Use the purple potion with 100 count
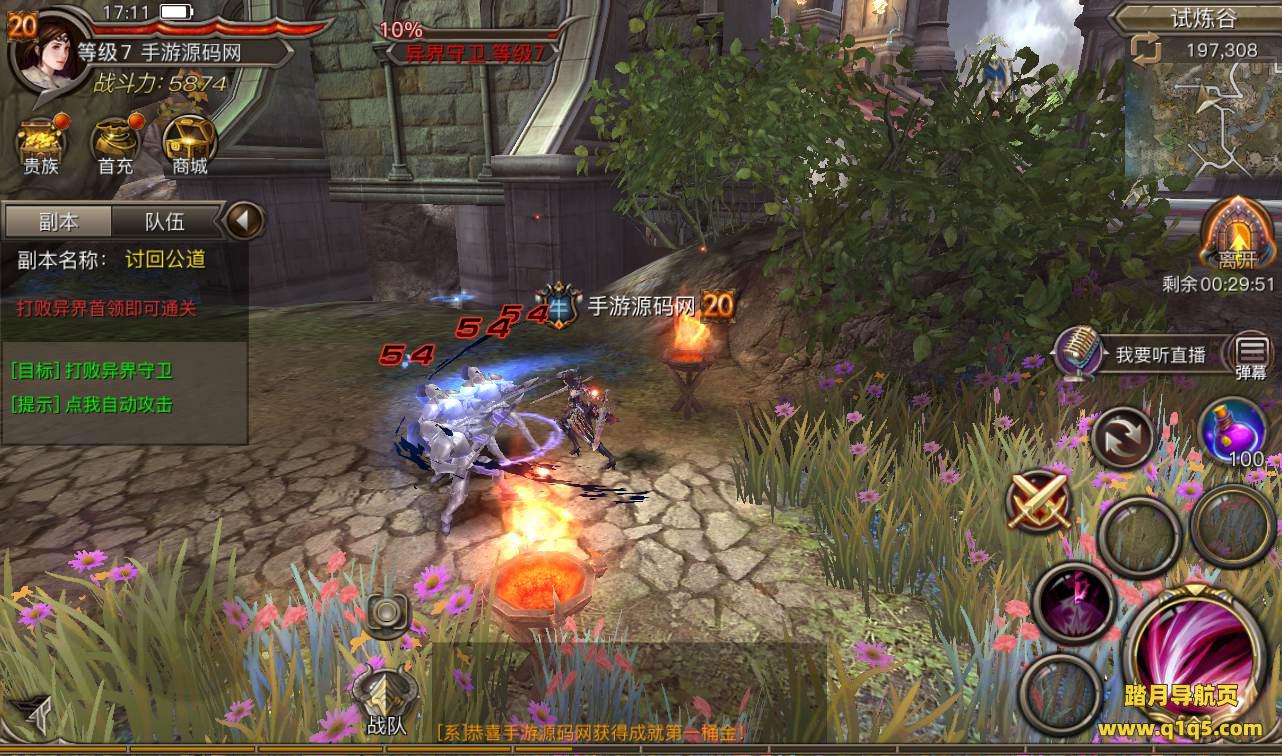 coord(1232,430)
